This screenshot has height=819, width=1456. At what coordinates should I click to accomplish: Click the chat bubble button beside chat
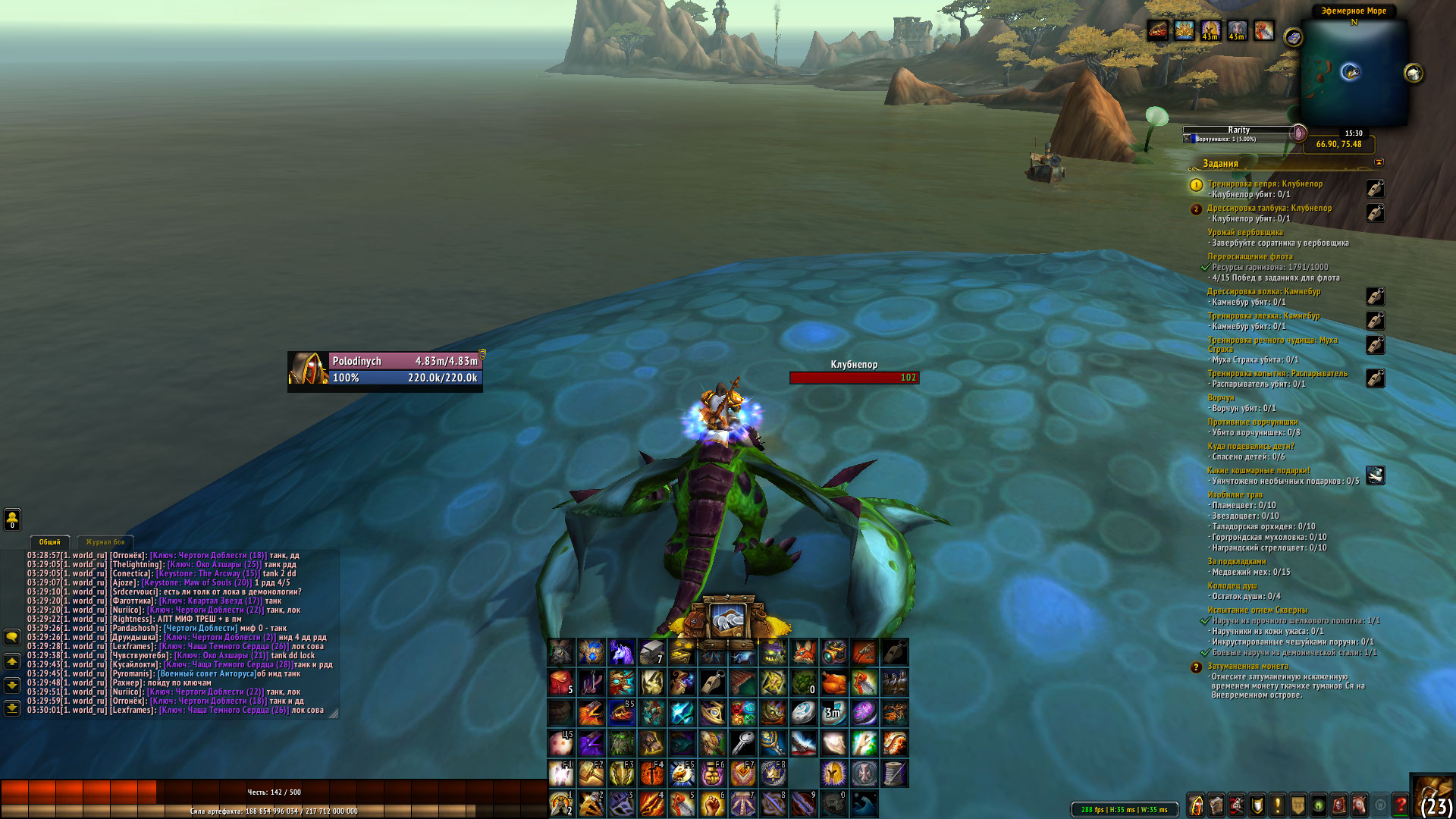point(12,637)
